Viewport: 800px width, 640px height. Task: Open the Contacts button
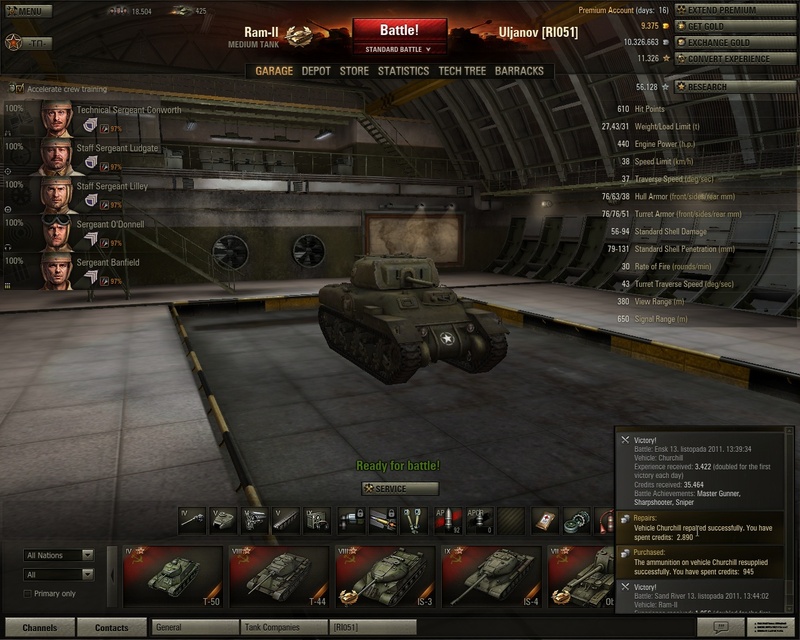pos(111,628)
